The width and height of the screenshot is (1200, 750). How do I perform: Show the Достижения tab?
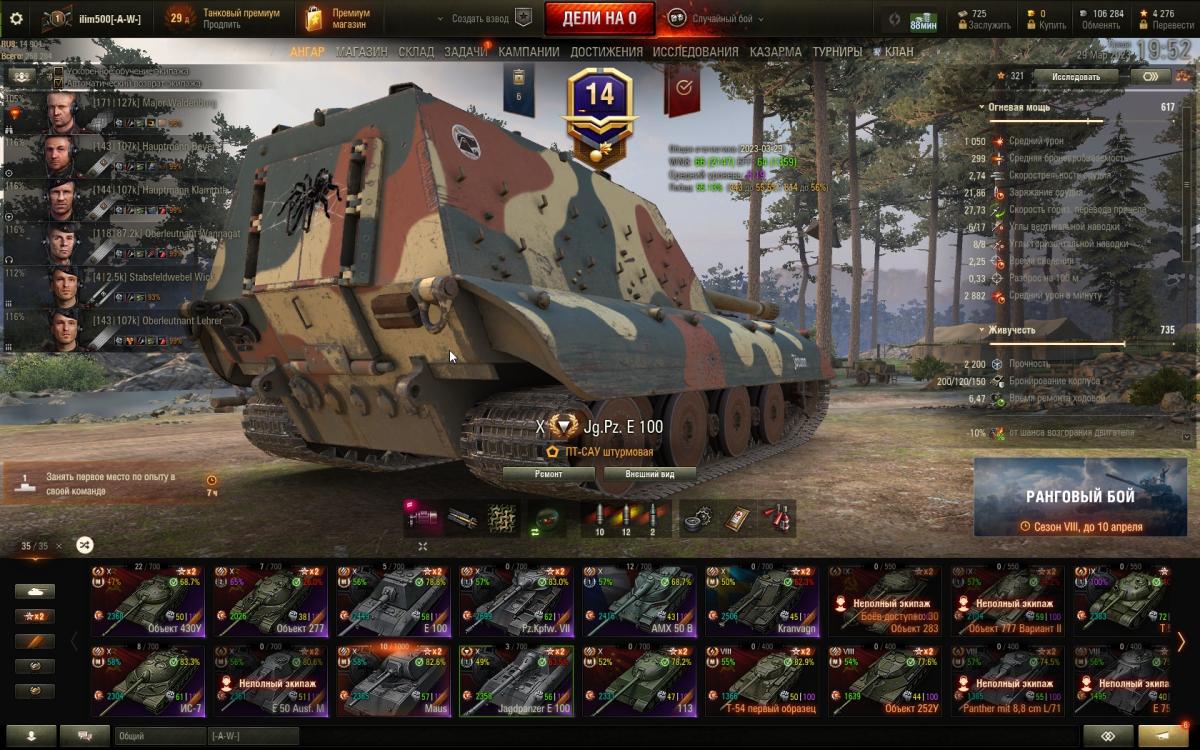(x=607, y=52)
